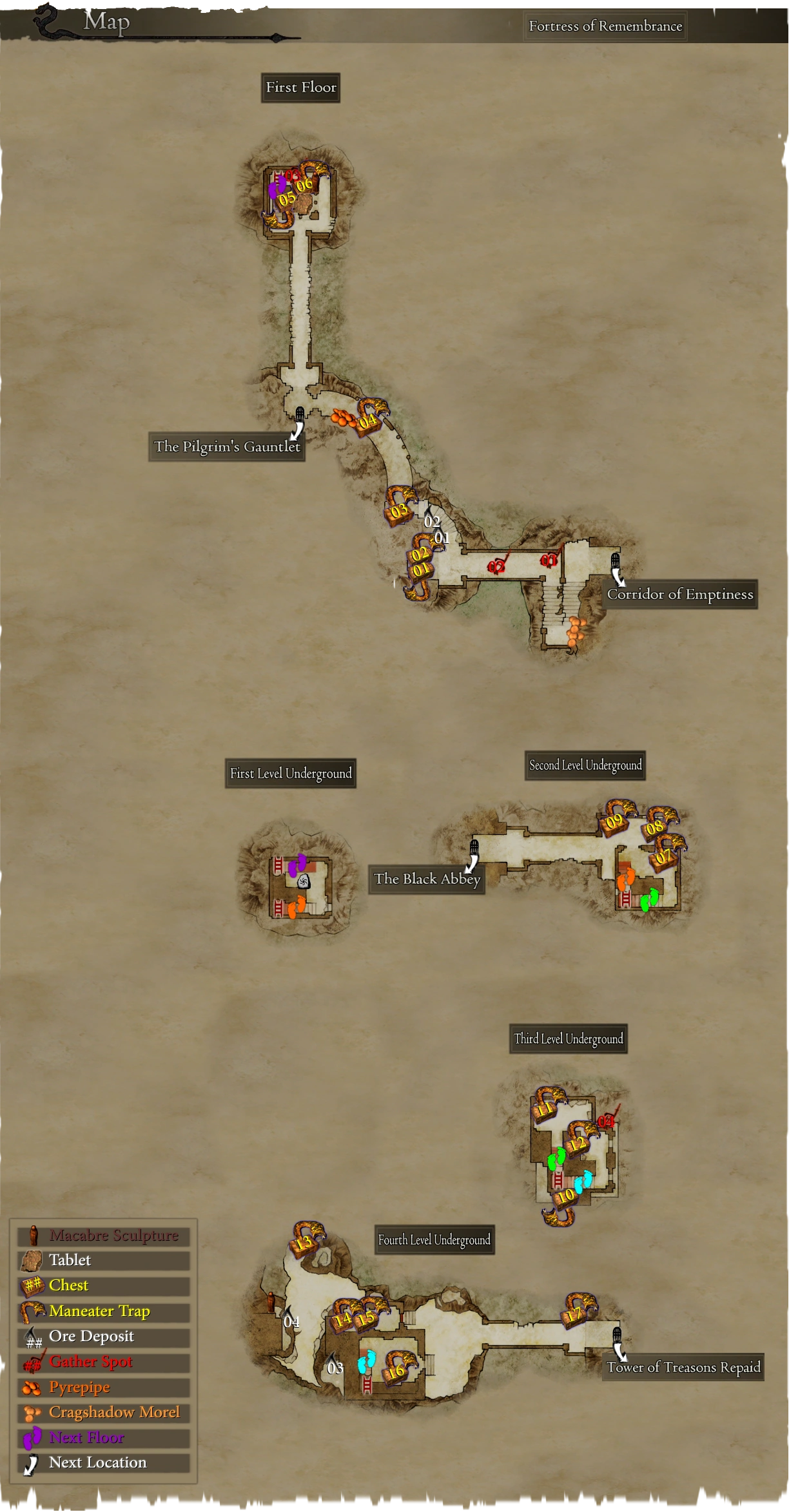Choose the Fourth Level Underground label
Viewport: 789px width, 1512px height.
pyautogui.click(x=434, y=1239)
